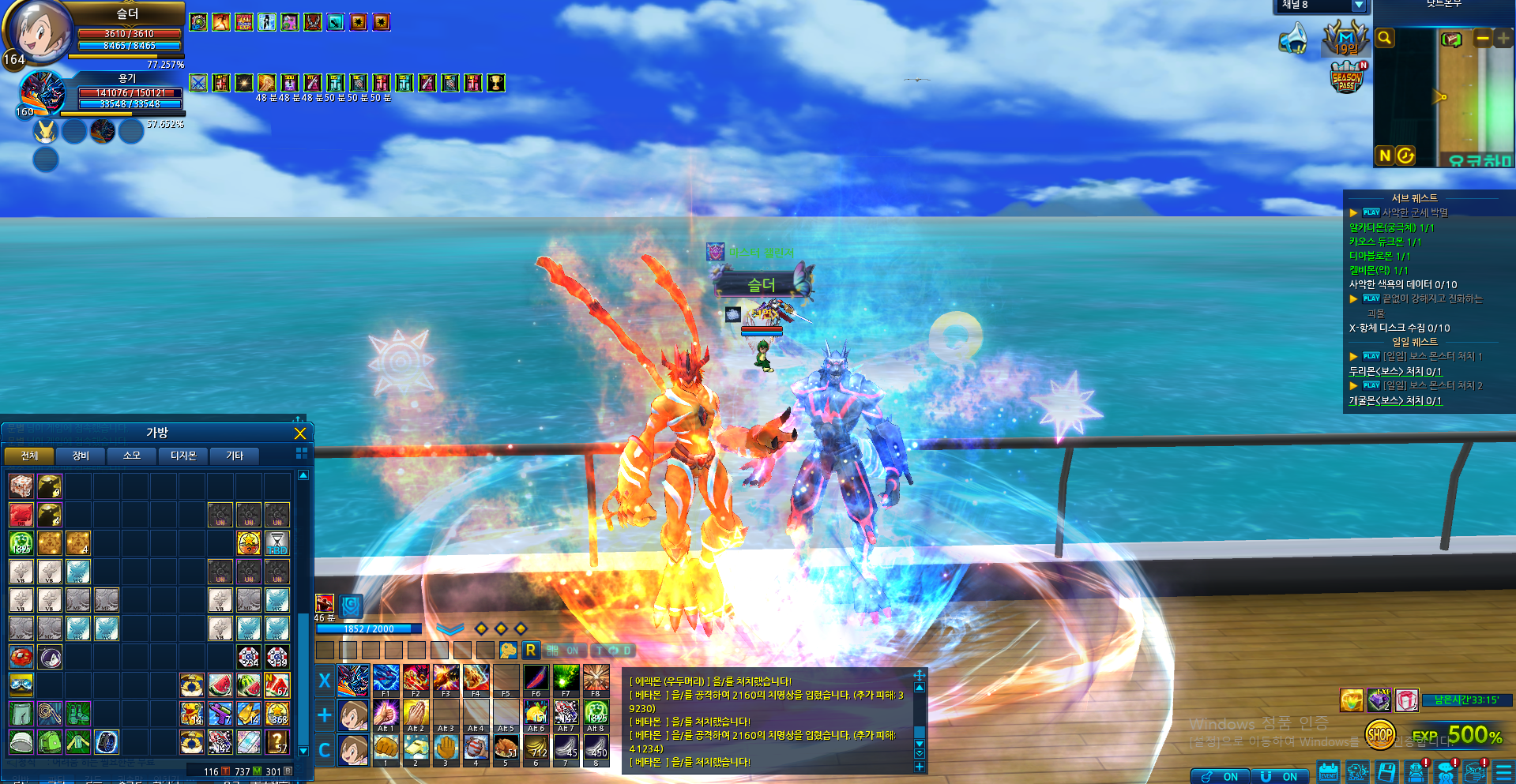Select the blue goggles item in bag
The width and height of the screenshot is (1516, 784).
pos(21,685)
